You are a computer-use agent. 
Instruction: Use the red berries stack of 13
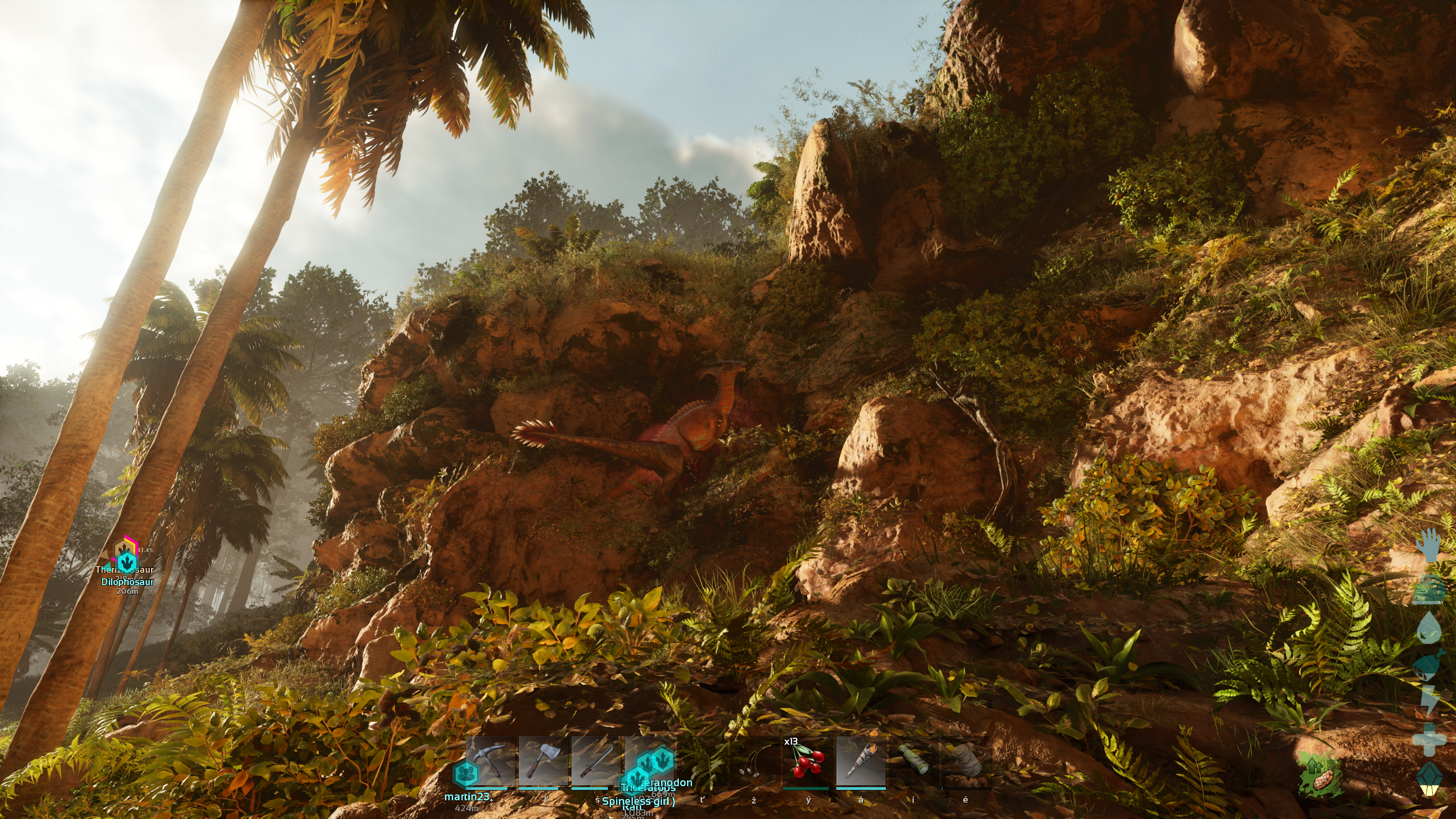coord(807,762)
